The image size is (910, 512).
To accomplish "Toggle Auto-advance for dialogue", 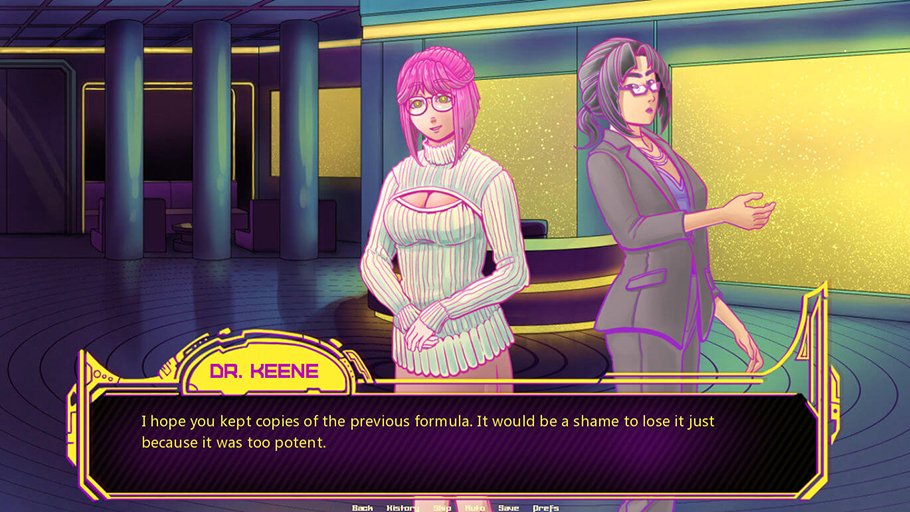I will 474,507.
